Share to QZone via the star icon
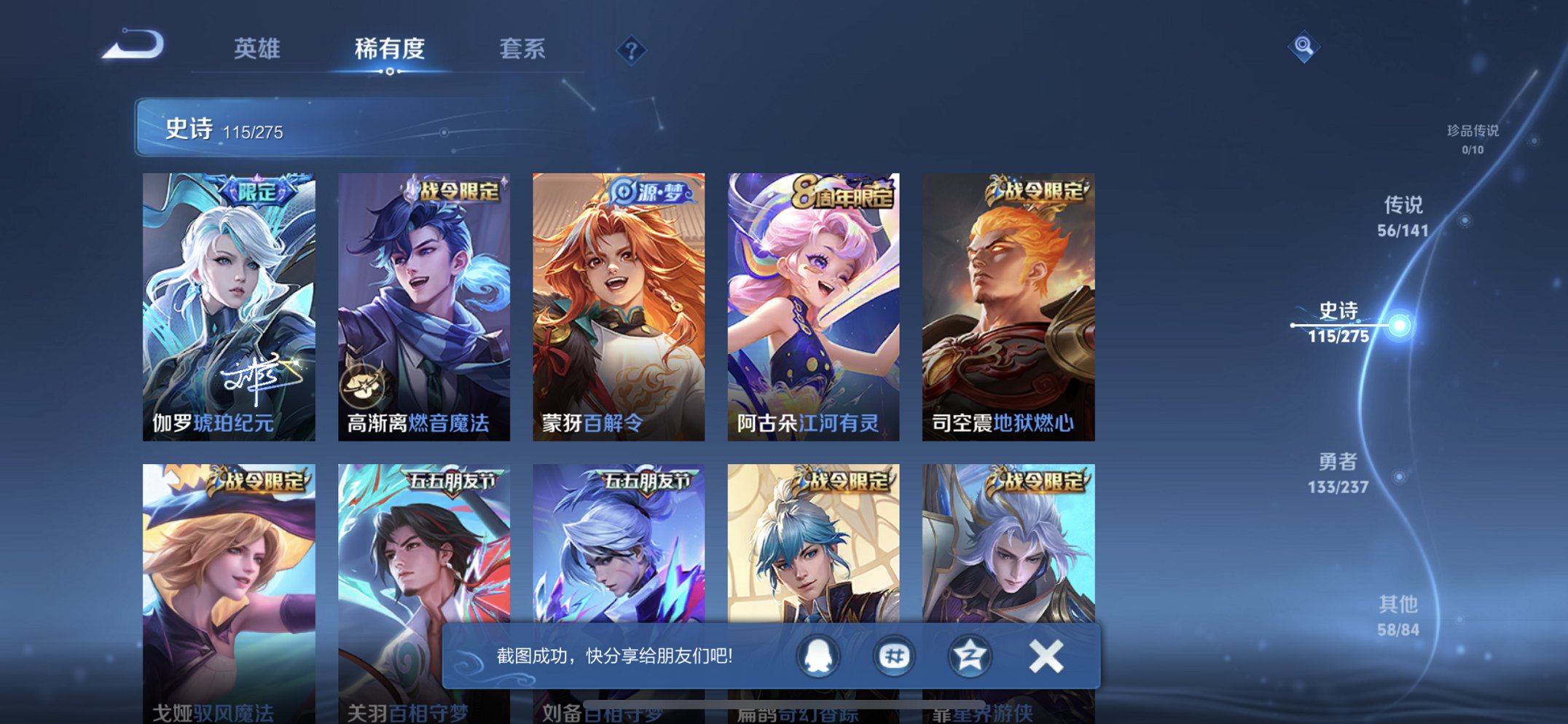 pos(969,655)
